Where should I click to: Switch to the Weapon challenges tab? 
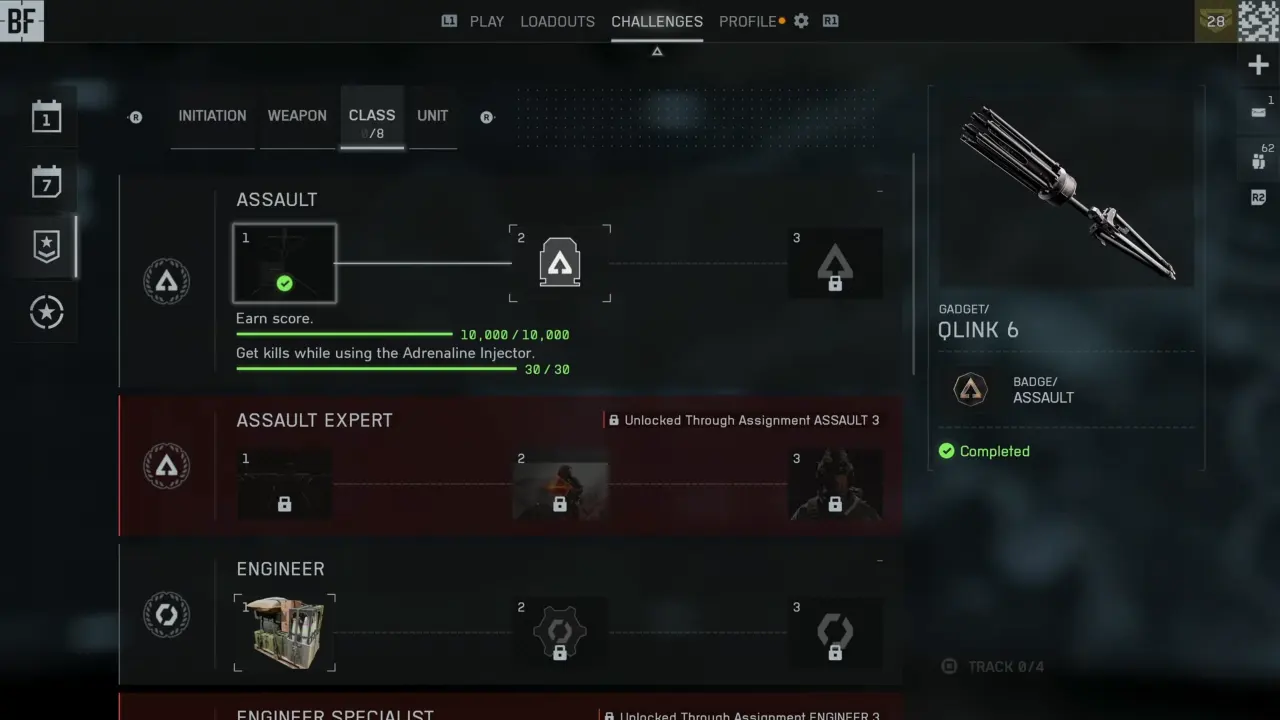tap(297, 116)
